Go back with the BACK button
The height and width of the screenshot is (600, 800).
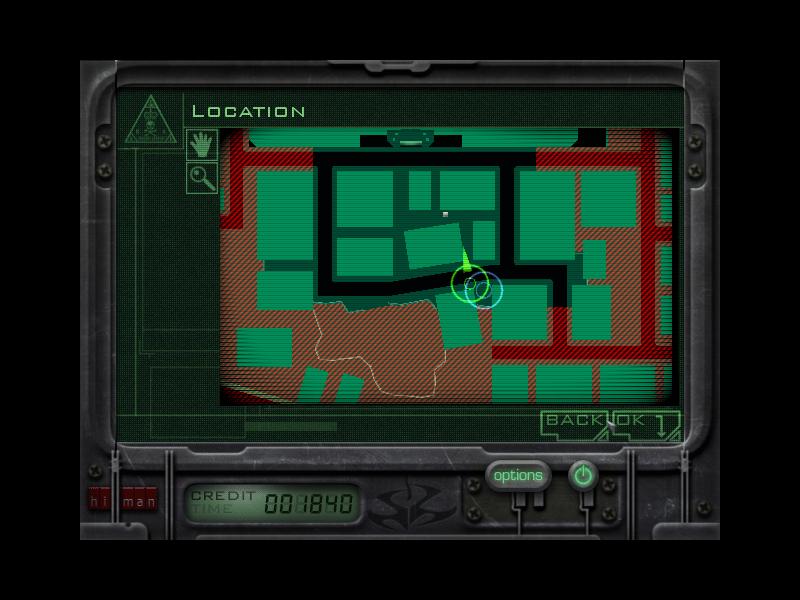point(576,421)
